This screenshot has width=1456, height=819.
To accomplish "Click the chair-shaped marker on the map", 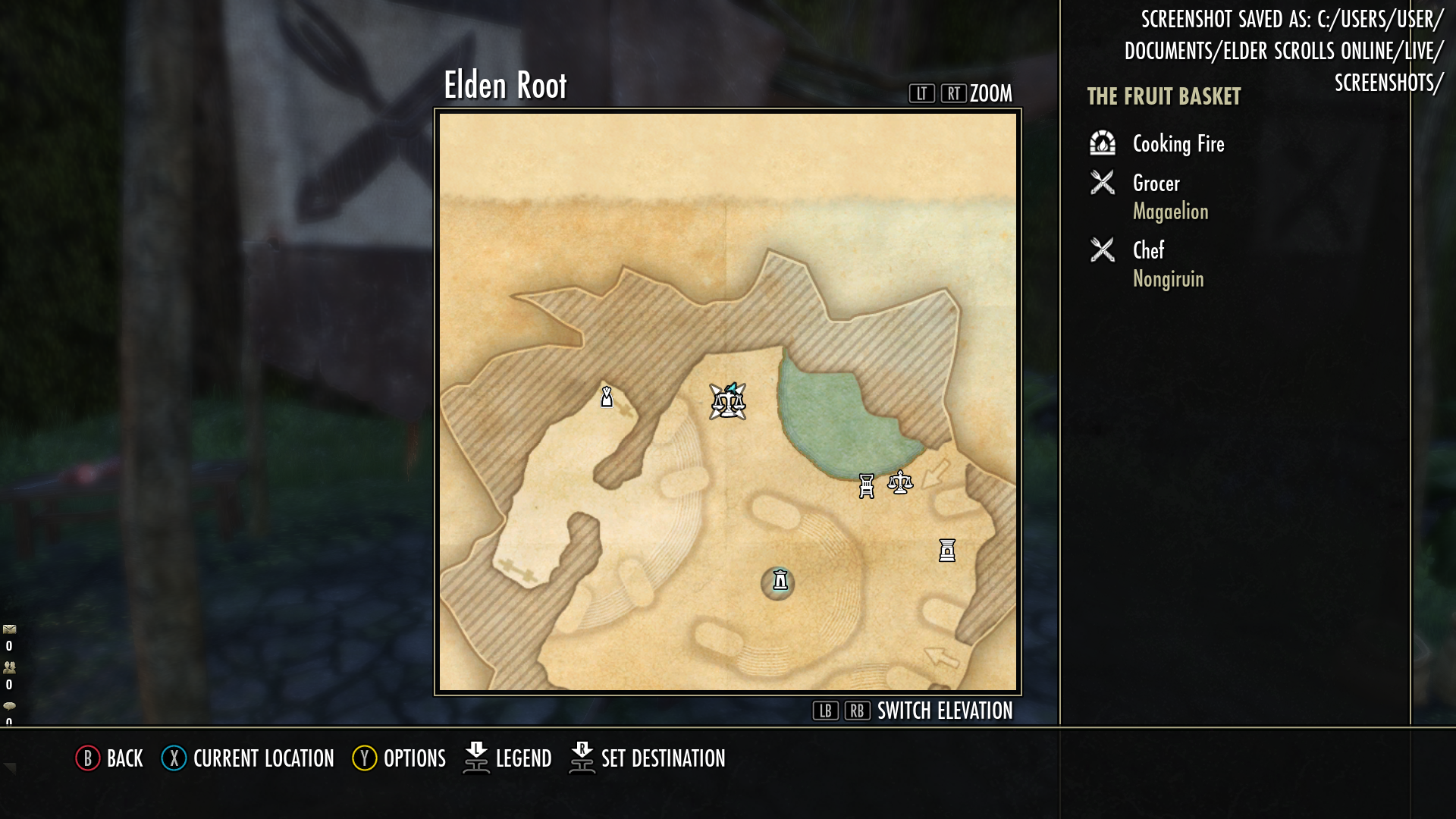I will point(867,485).
